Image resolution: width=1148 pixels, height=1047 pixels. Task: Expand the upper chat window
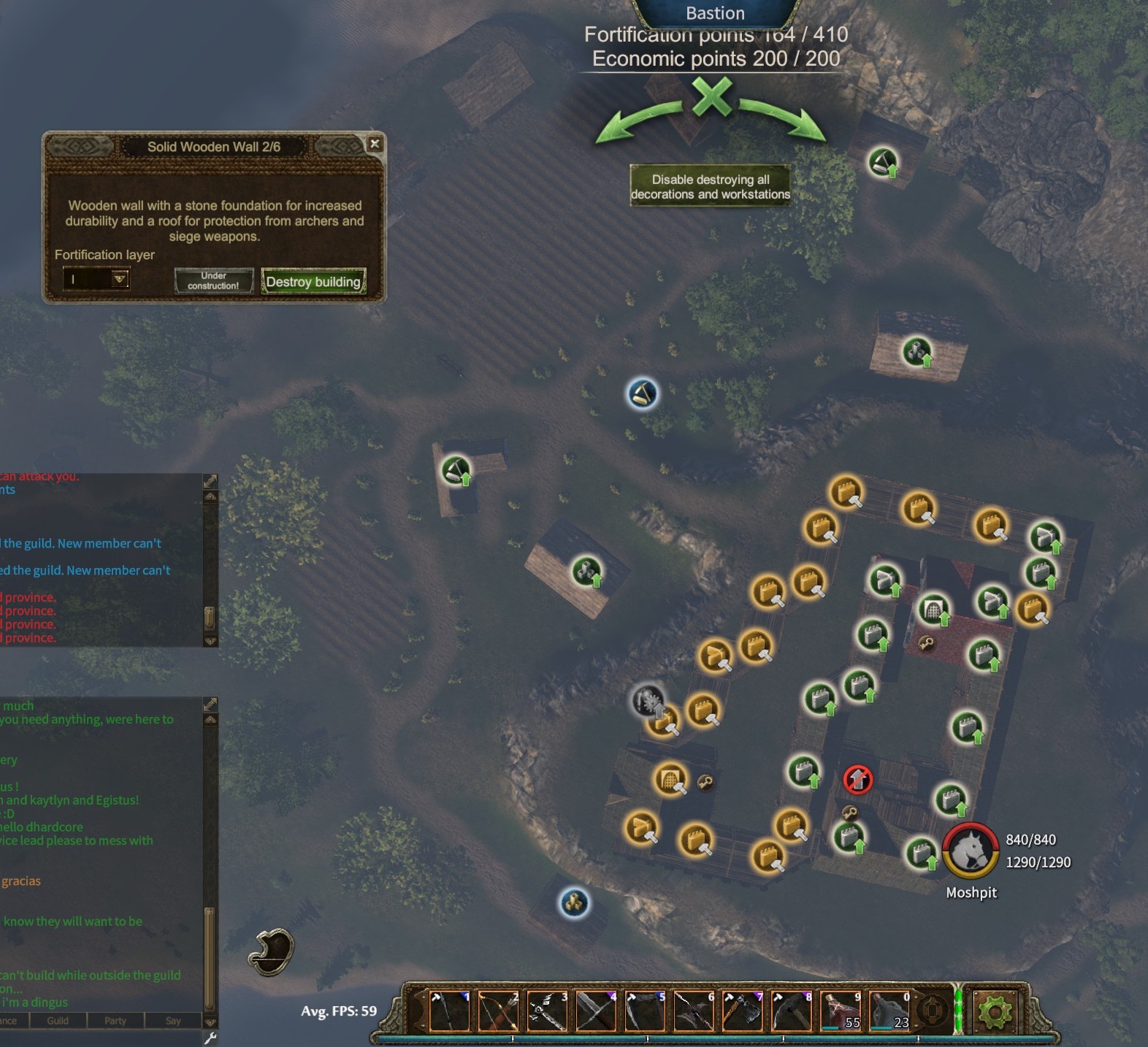[210, 481]
